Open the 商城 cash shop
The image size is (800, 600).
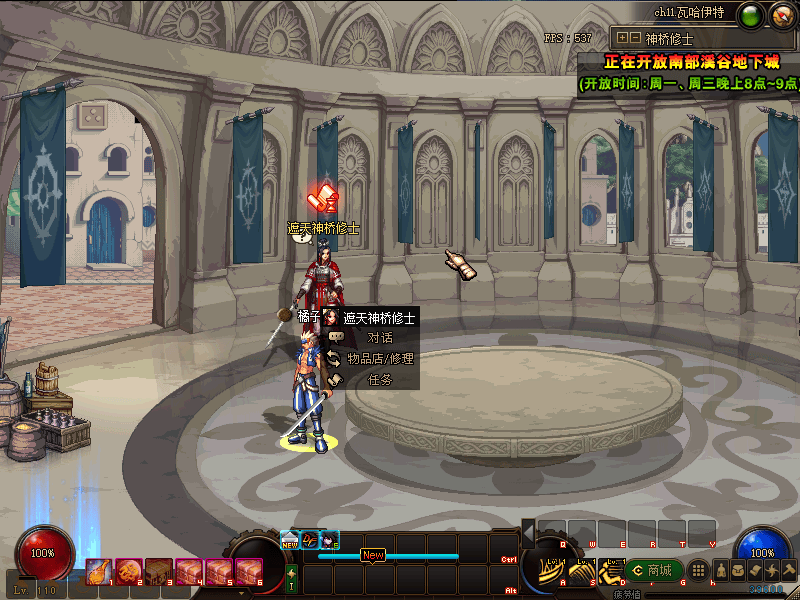(652, 570)
